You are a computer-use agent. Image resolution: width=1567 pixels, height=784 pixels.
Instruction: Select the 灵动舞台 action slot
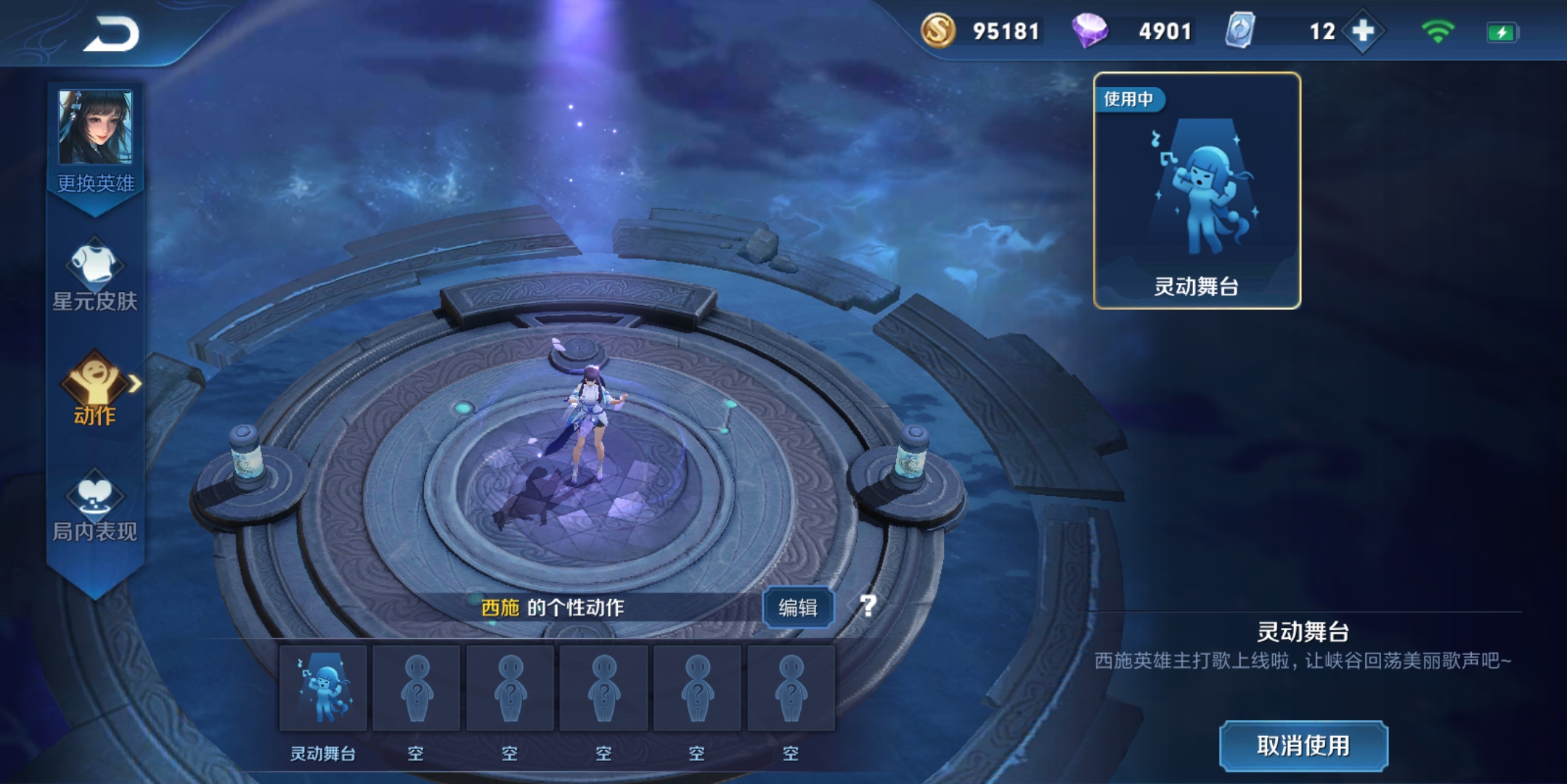(x=323, y=688)
